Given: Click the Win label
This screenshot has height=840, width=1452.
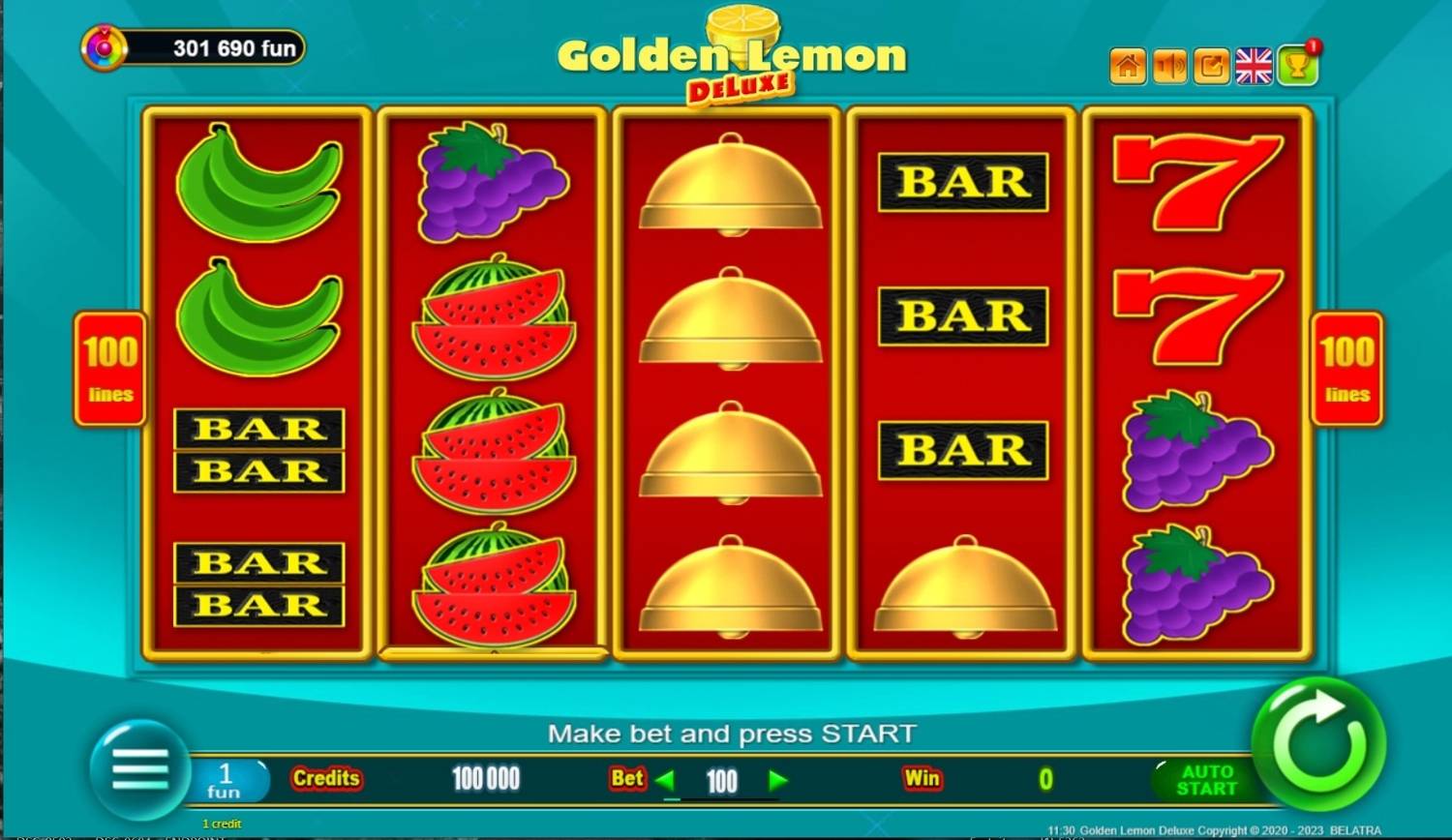Looking at the screenshot, I should [923, 778].
